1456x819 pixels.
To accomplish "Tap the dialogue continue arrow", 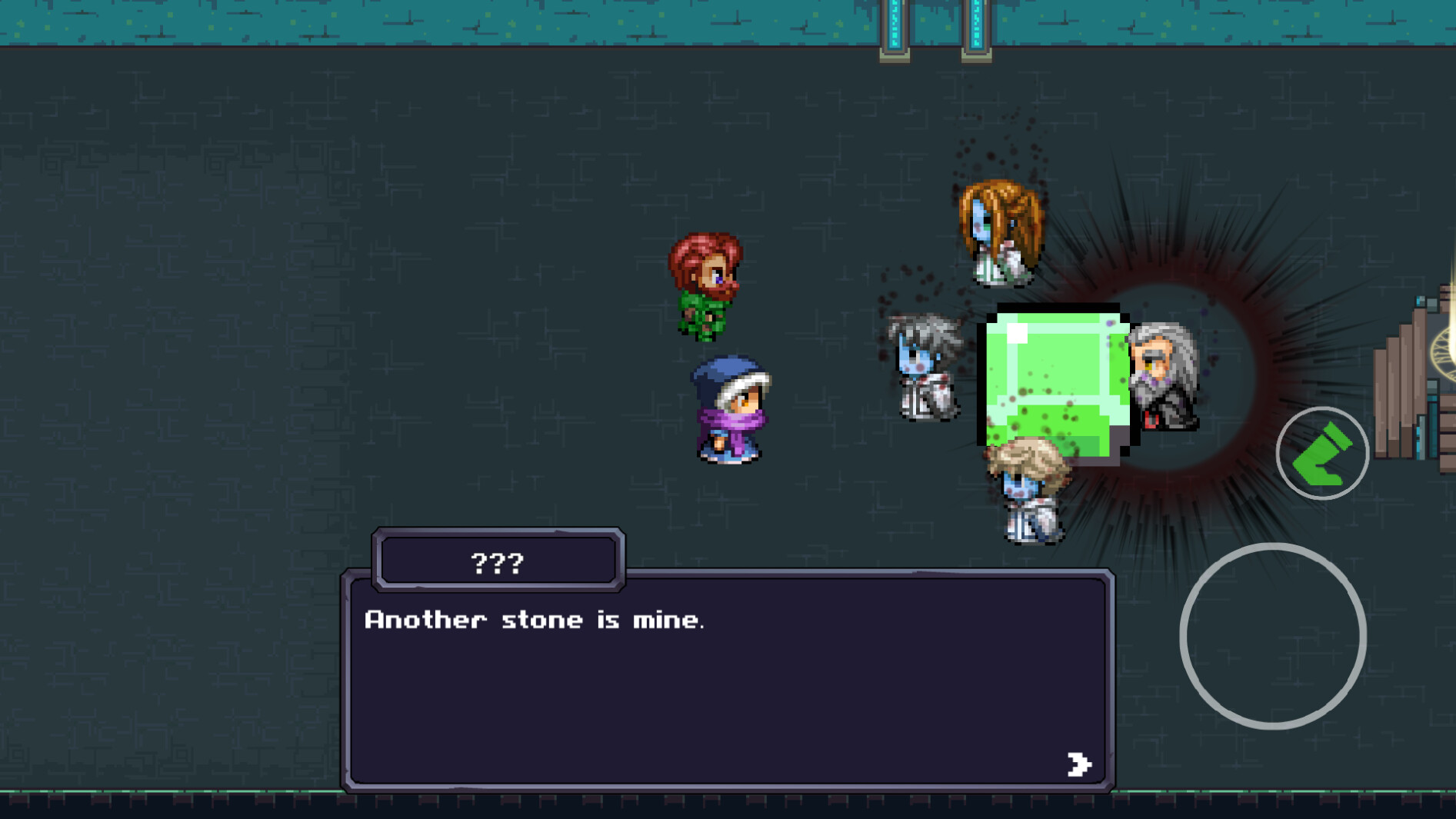I will pyautogui.click(x=1080, y=764).
